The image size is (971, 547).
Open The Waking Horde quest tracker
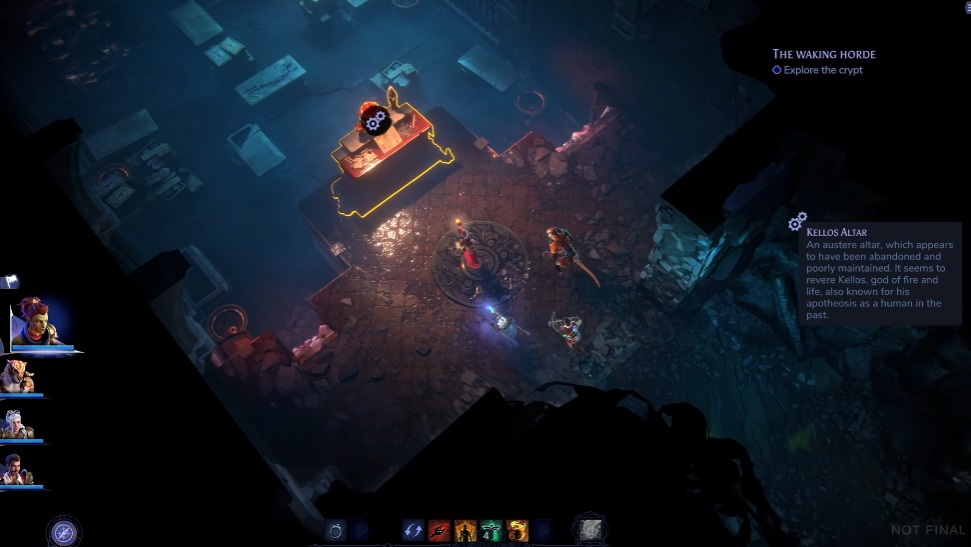point(823,54)
